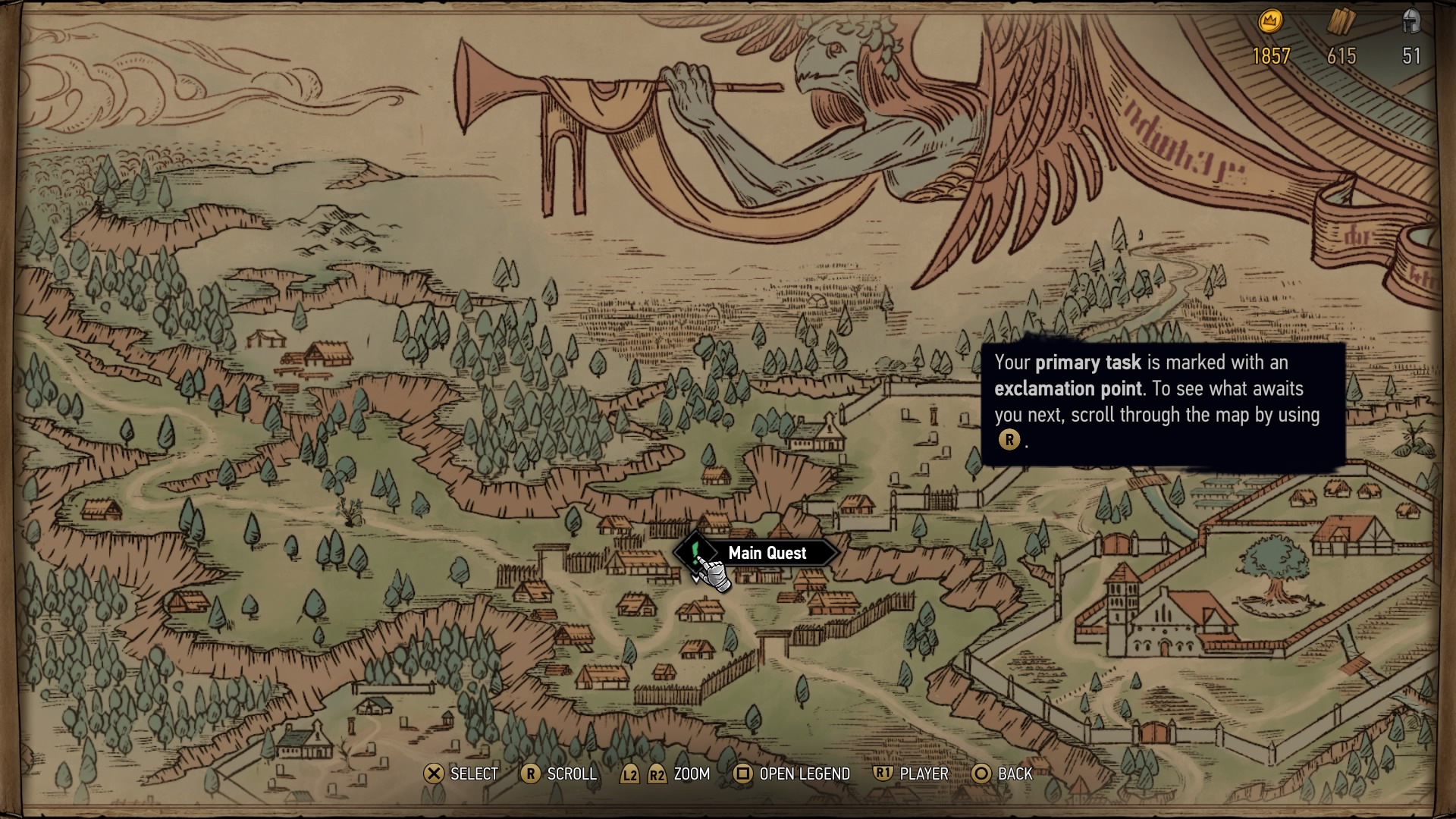Select the Main Quest map marker
The width and height of the screenshot is (1456, 819).
click(695, 551)
